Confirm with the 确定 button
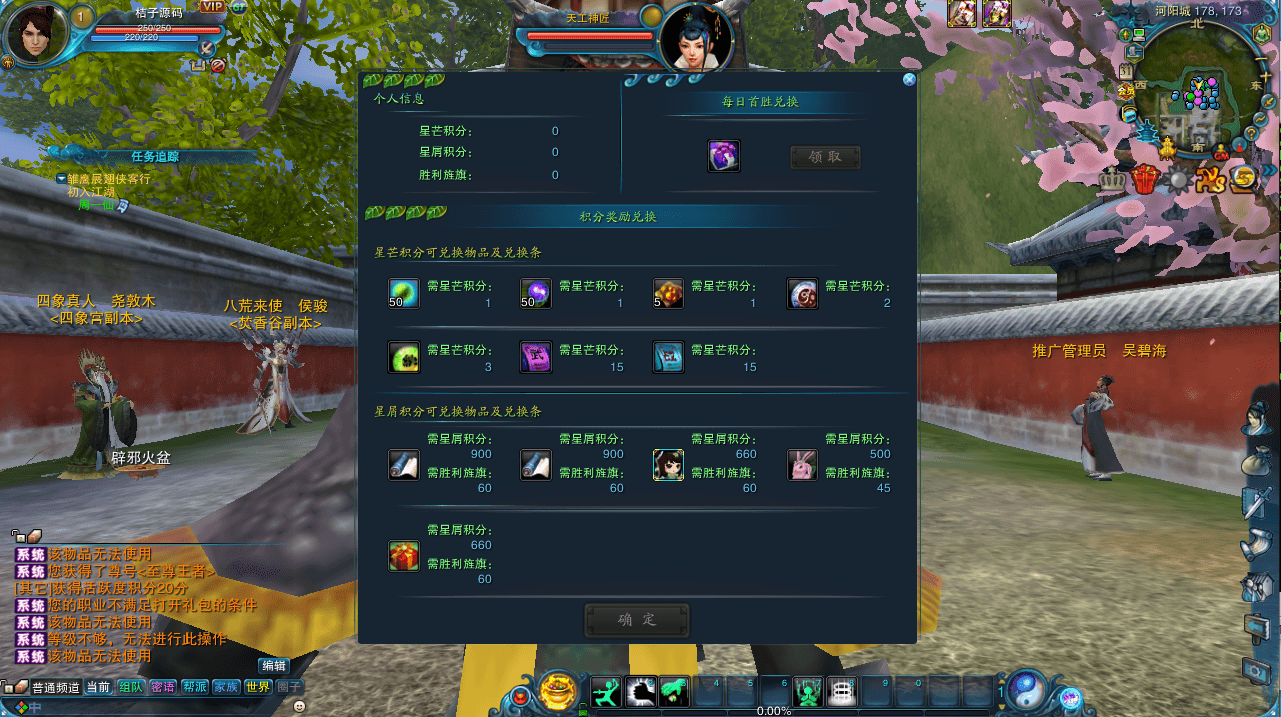 point(637,620)
